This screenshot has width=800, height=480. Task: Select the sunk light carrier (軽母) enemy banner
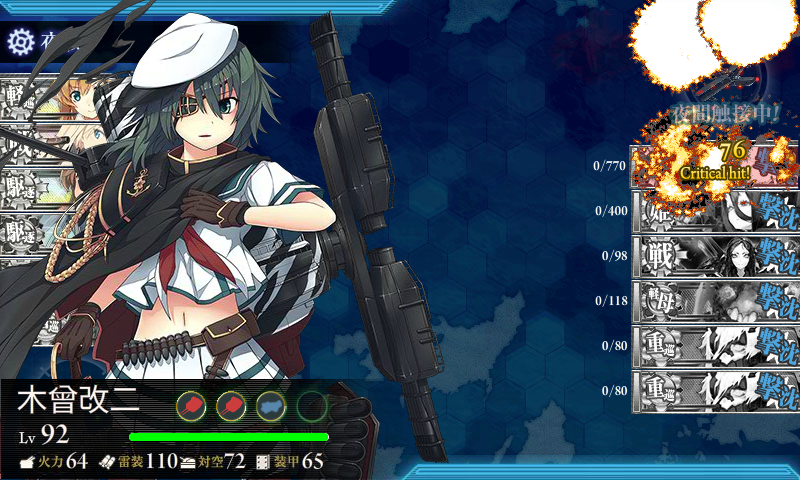[x=715, y=301]
